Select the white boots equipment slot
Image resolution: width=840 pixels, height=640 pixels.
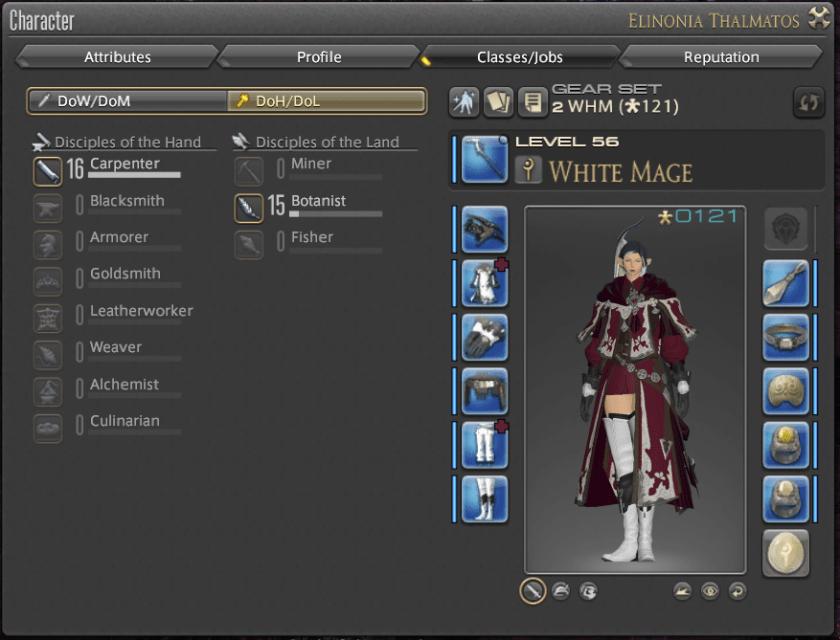click(484, 499)
